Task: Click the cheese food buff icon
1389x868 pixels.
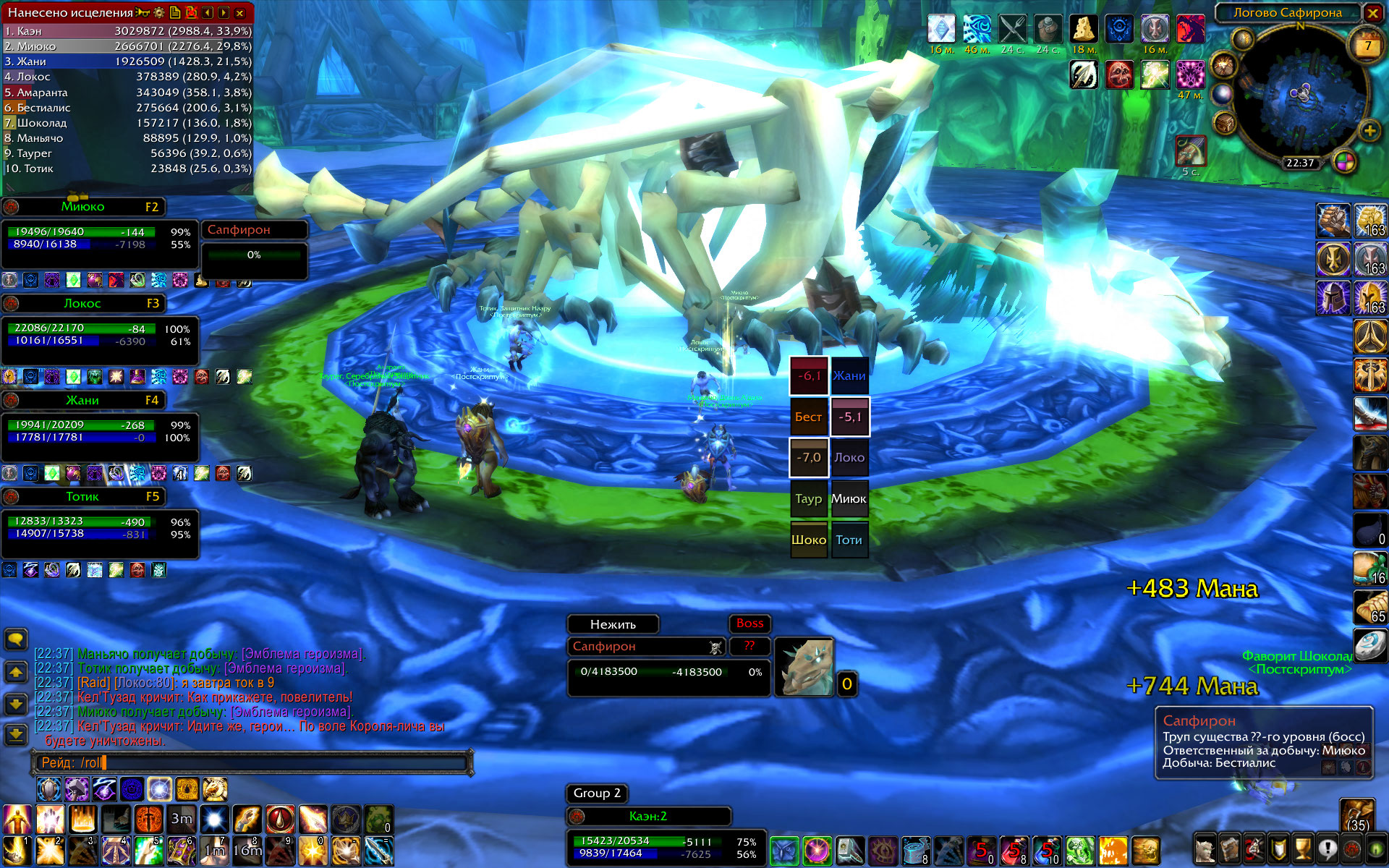Action: (x=1084, y=29)
